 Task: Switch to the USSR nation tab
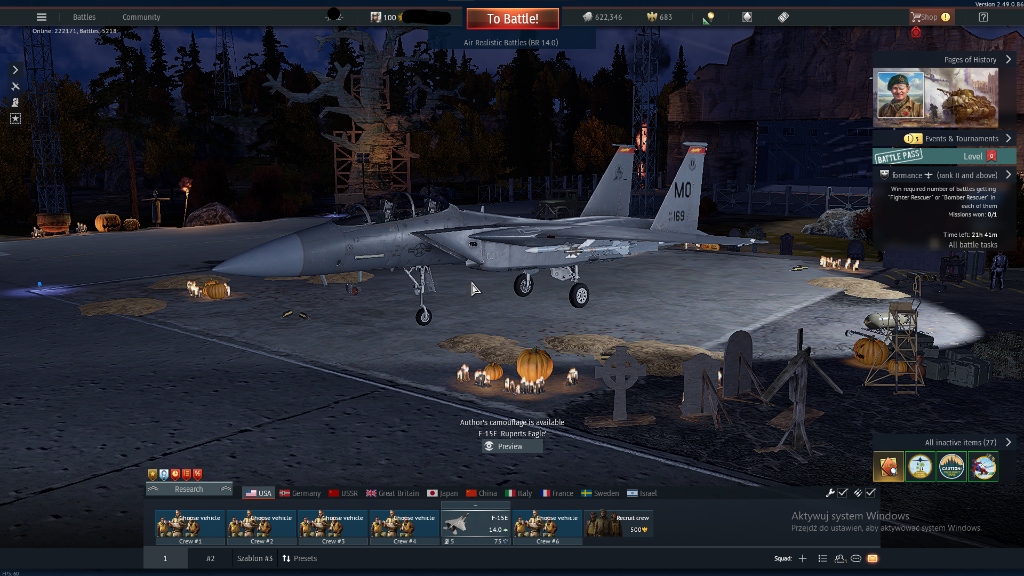tap(343, 493)
